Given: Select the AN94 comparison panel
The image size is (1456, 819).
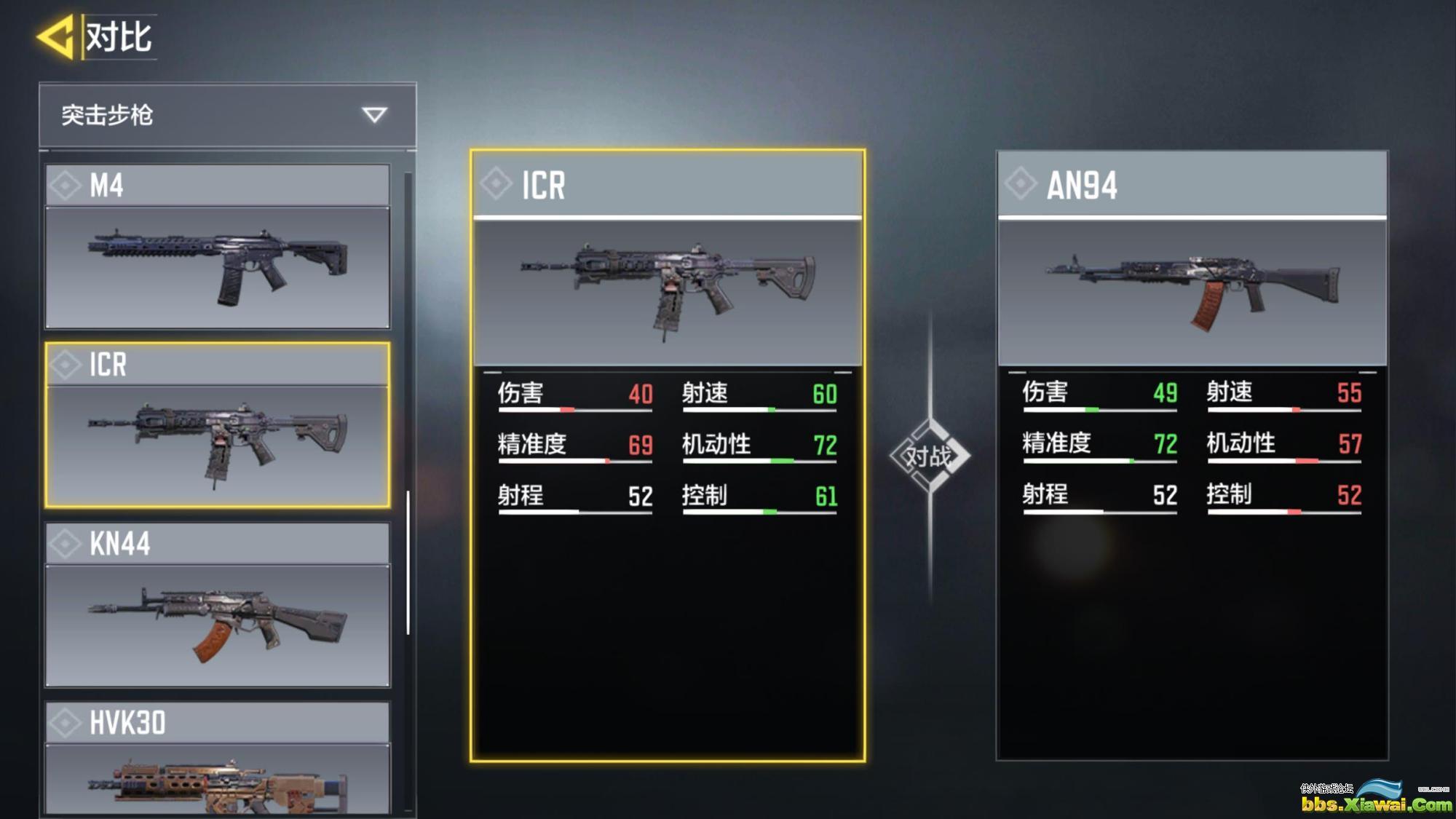Looking at the screenshot, I should [1192, 455].
